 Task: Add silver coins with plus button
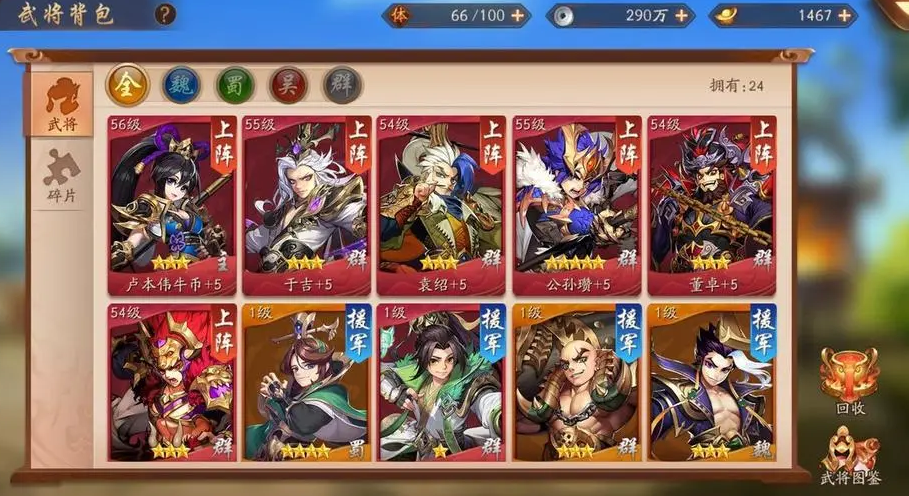coord(682,15)
